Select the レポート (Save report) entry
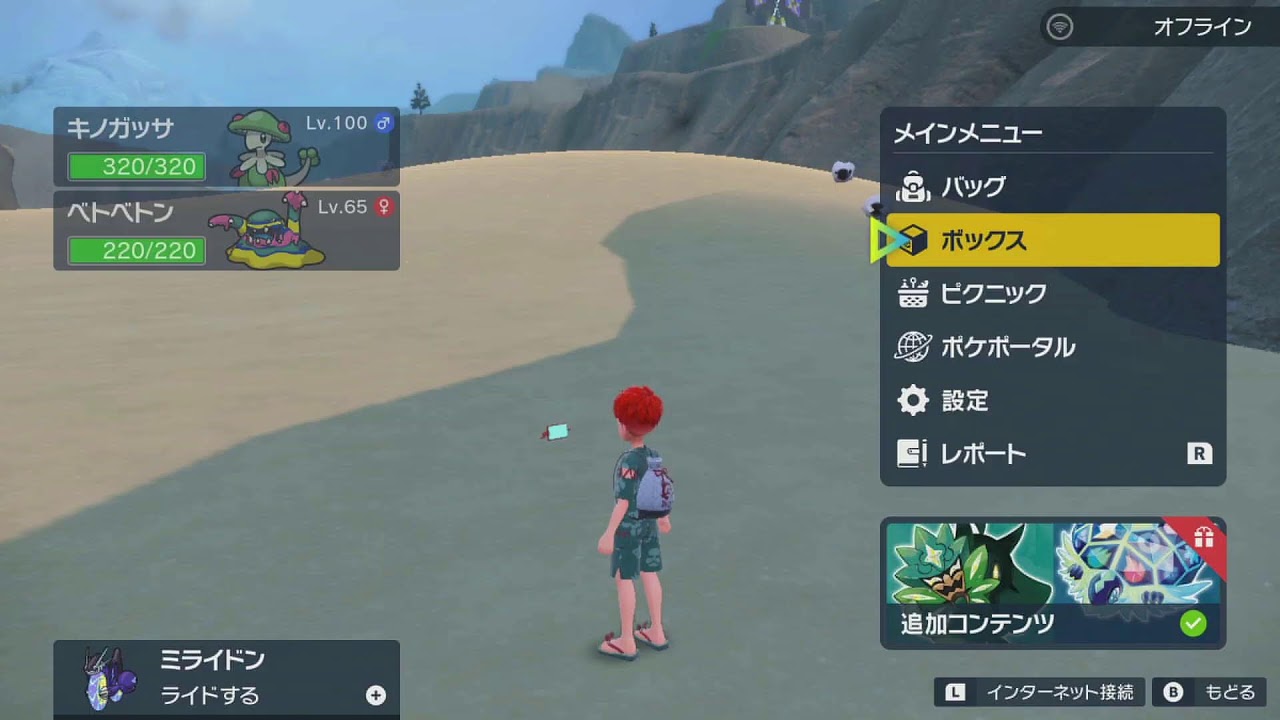The height and width of the screenshot is (720, 1280). (1052, 454)
